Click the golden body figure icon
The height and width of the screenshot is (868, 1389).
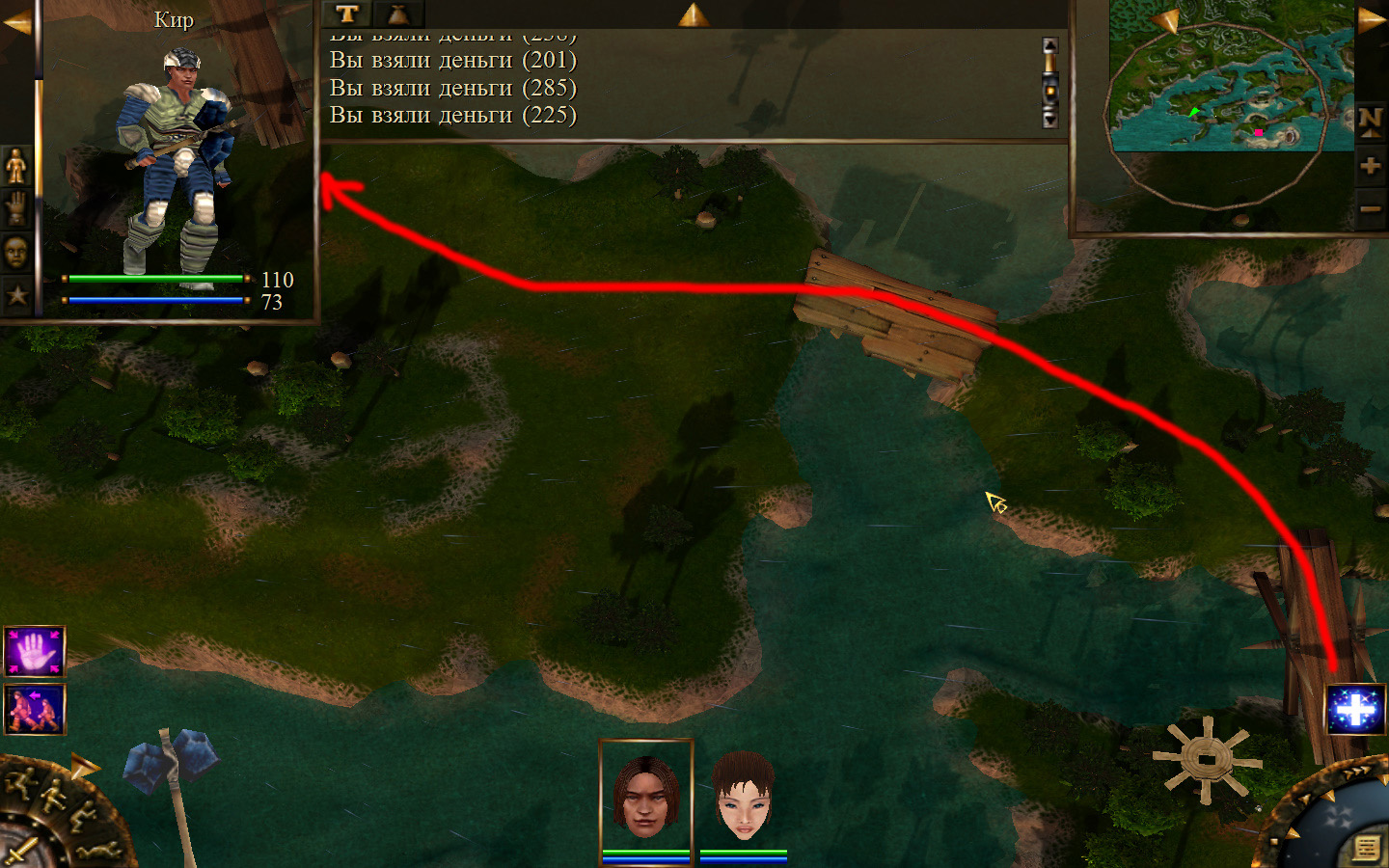pyautogui.click(x=16, y=167)
